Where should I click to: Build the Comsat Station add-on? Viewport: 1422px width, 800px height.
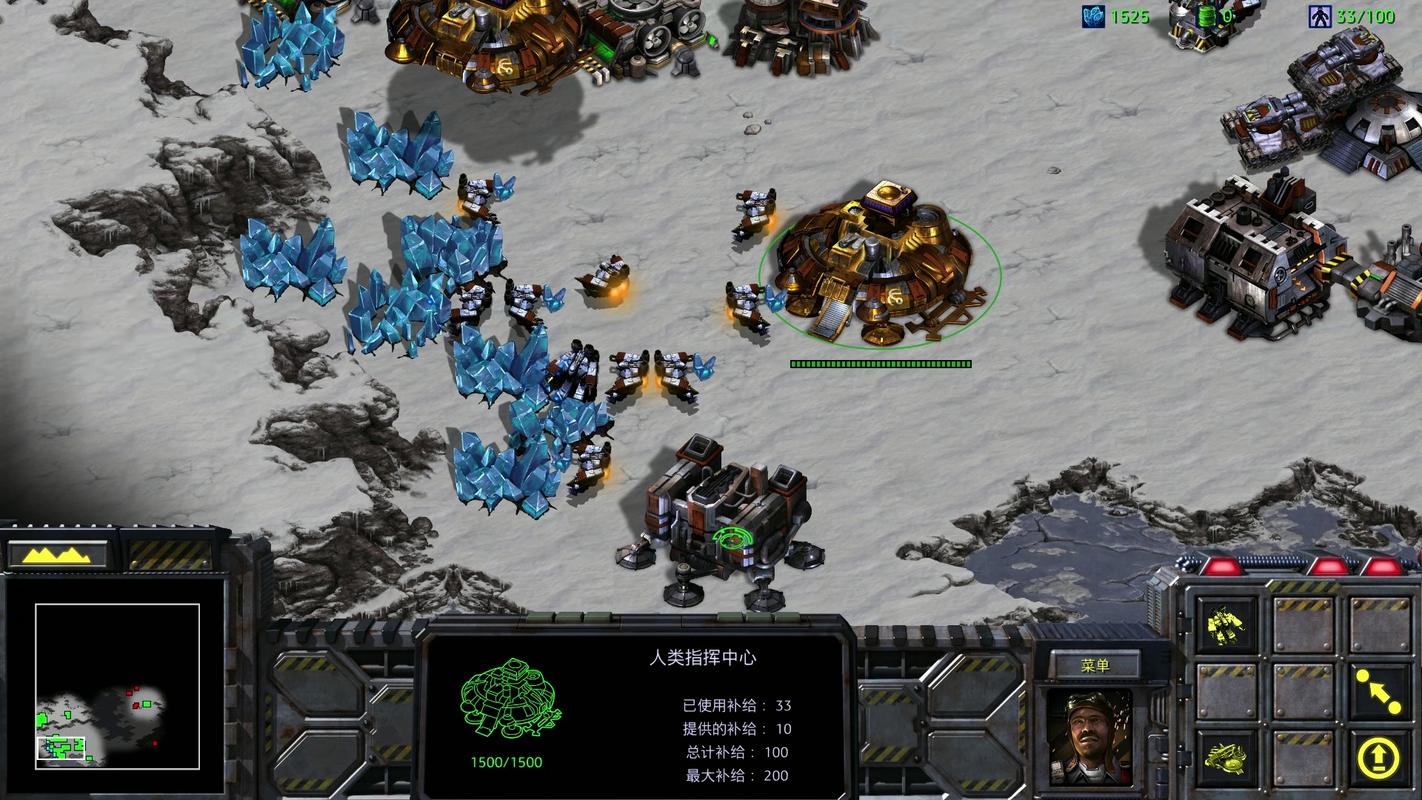(x=1227, y=757)
